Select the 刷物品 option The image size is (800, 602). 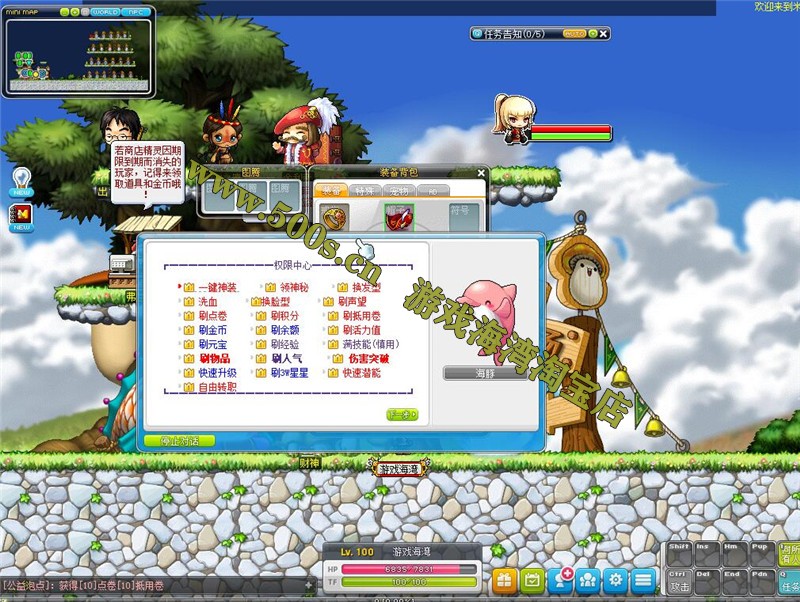point(214,358)
